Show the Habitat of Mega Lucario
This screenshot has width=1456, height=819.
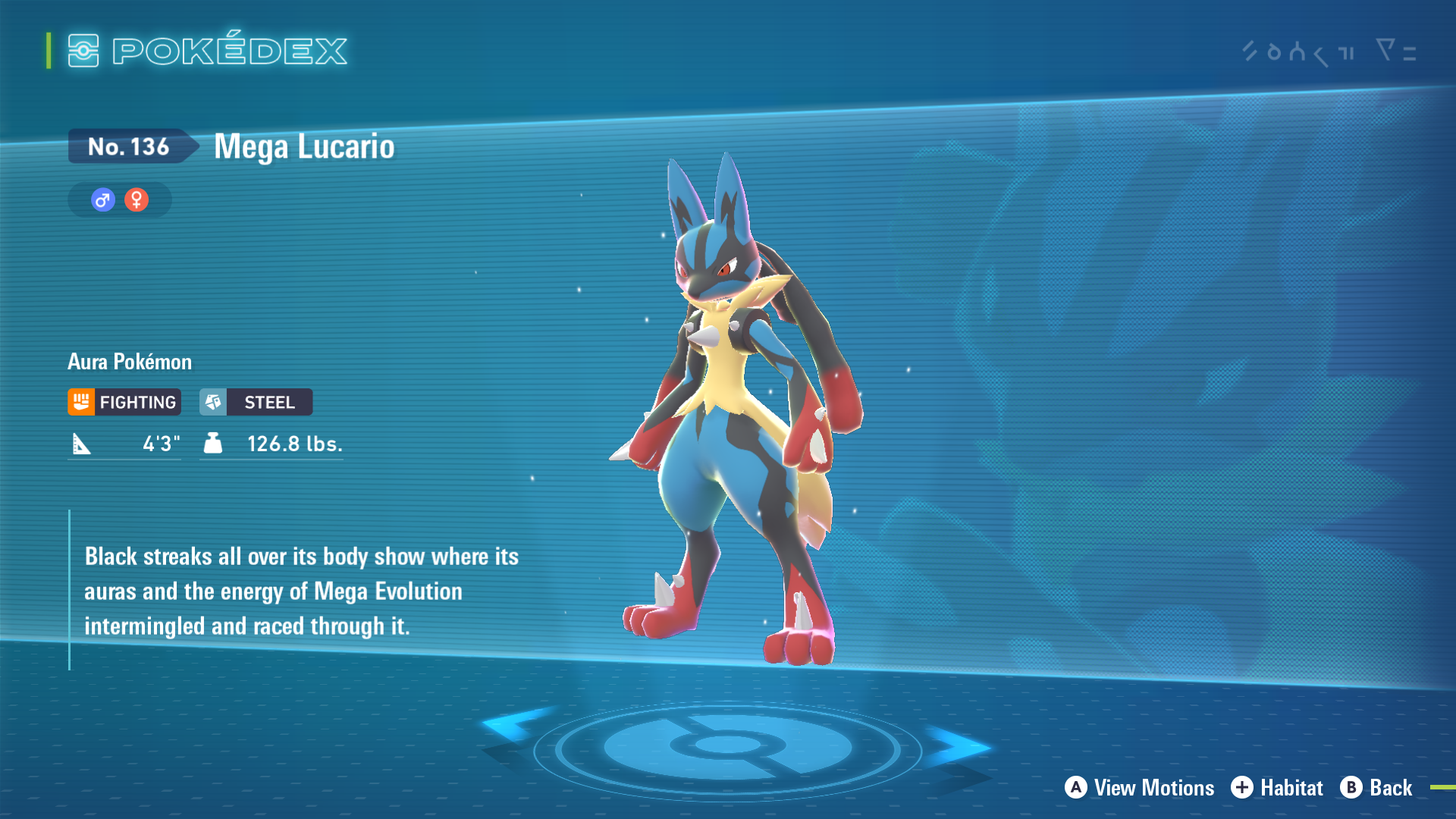1277,788
